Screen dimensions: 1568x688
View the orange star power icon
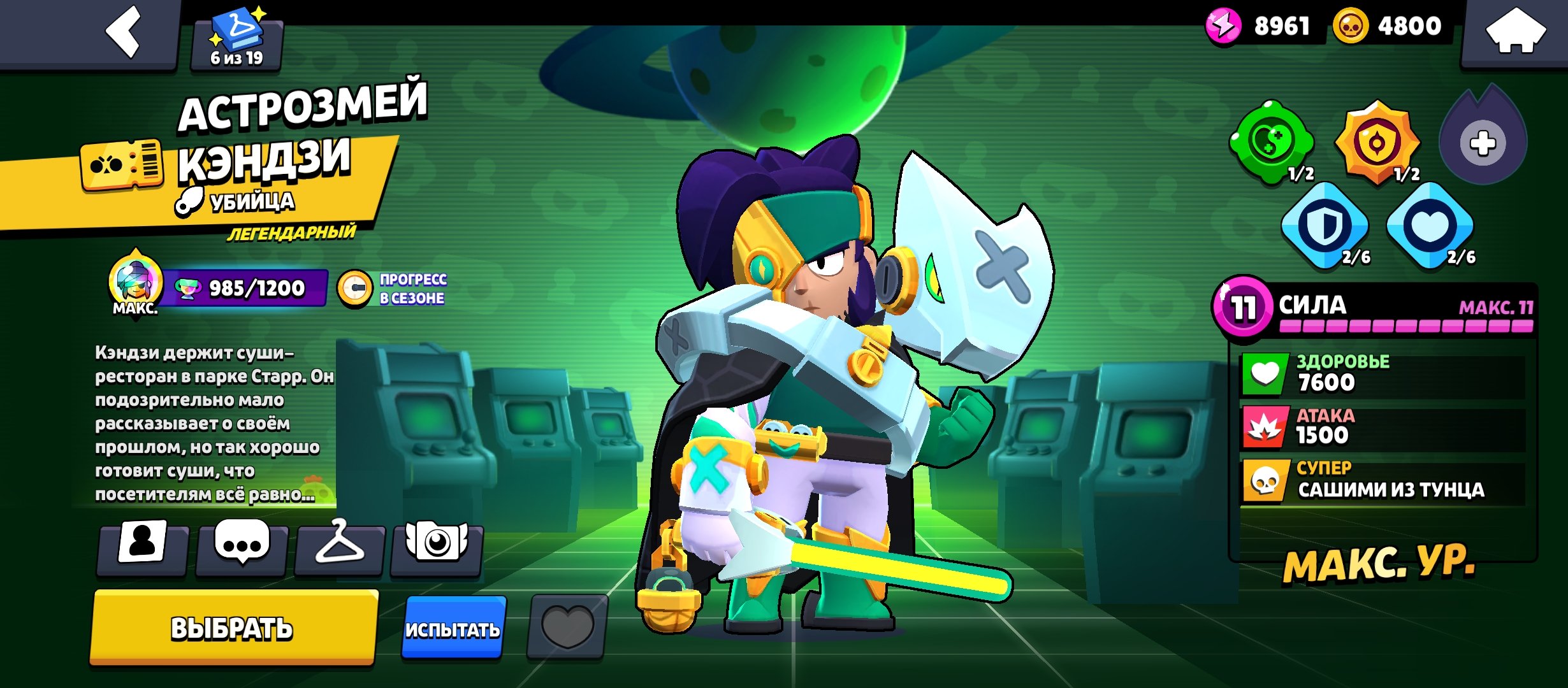[1378, 141]
